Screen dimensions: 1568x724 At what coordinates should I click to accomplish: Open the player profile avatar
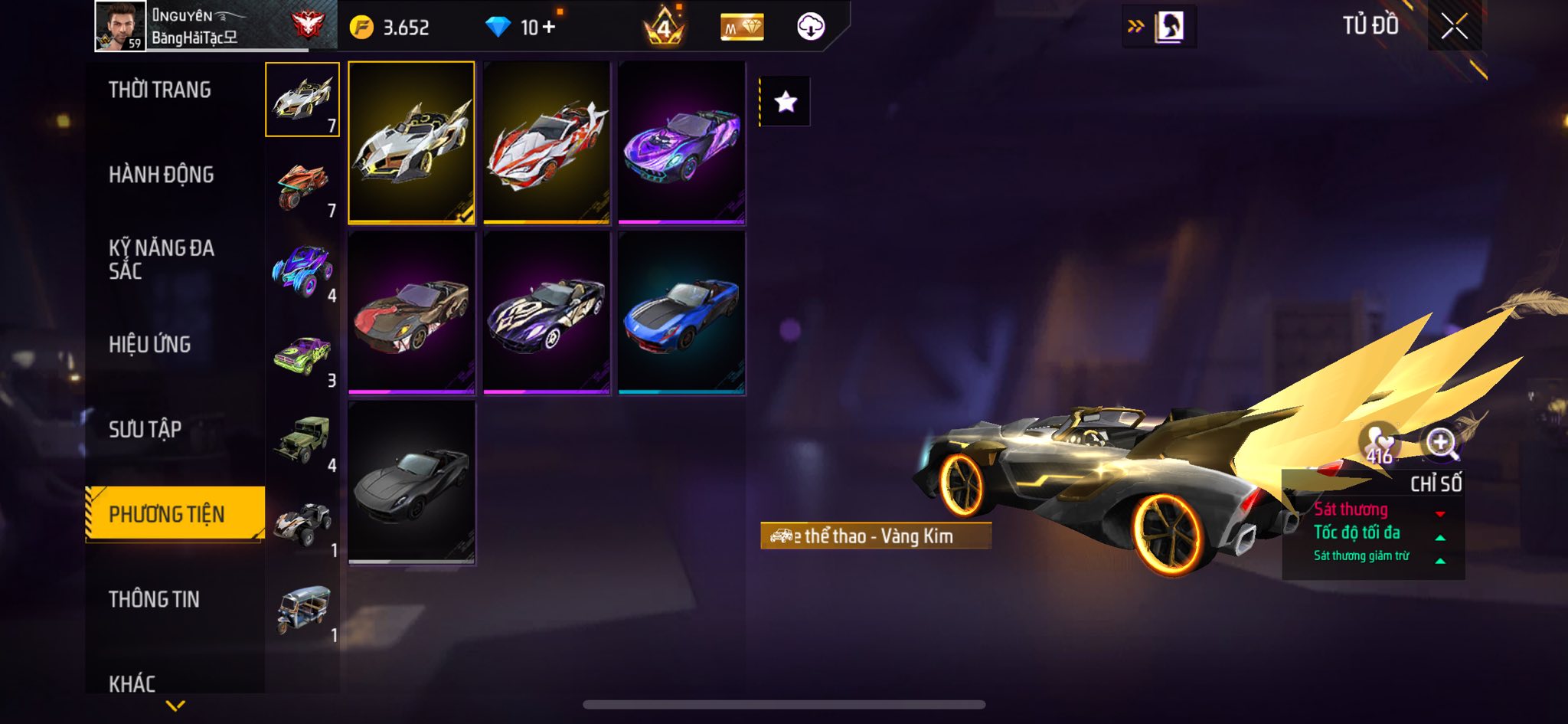click(x=120, y=26)
